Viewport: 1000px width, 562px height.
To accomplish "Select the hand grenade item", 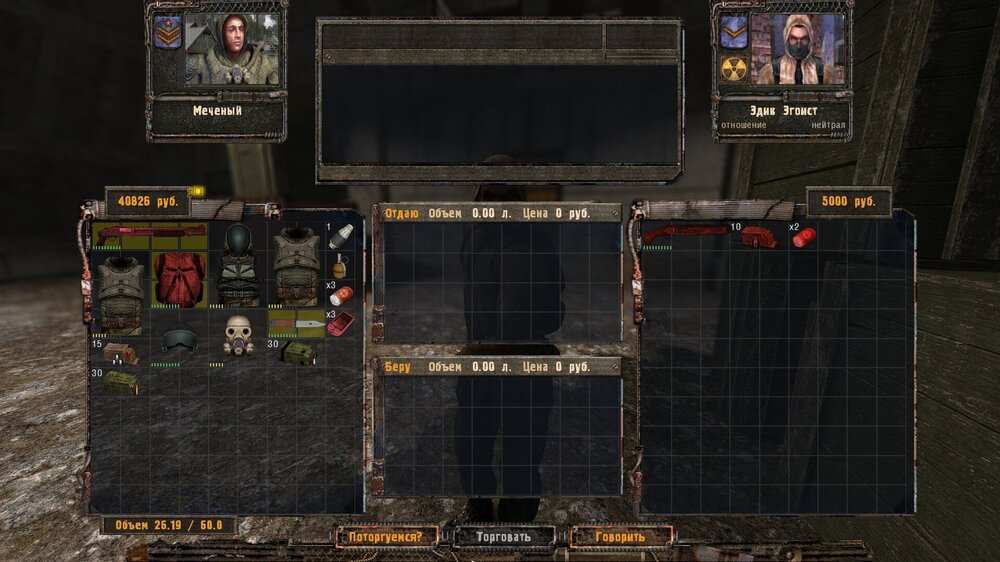I will point(340,265).
